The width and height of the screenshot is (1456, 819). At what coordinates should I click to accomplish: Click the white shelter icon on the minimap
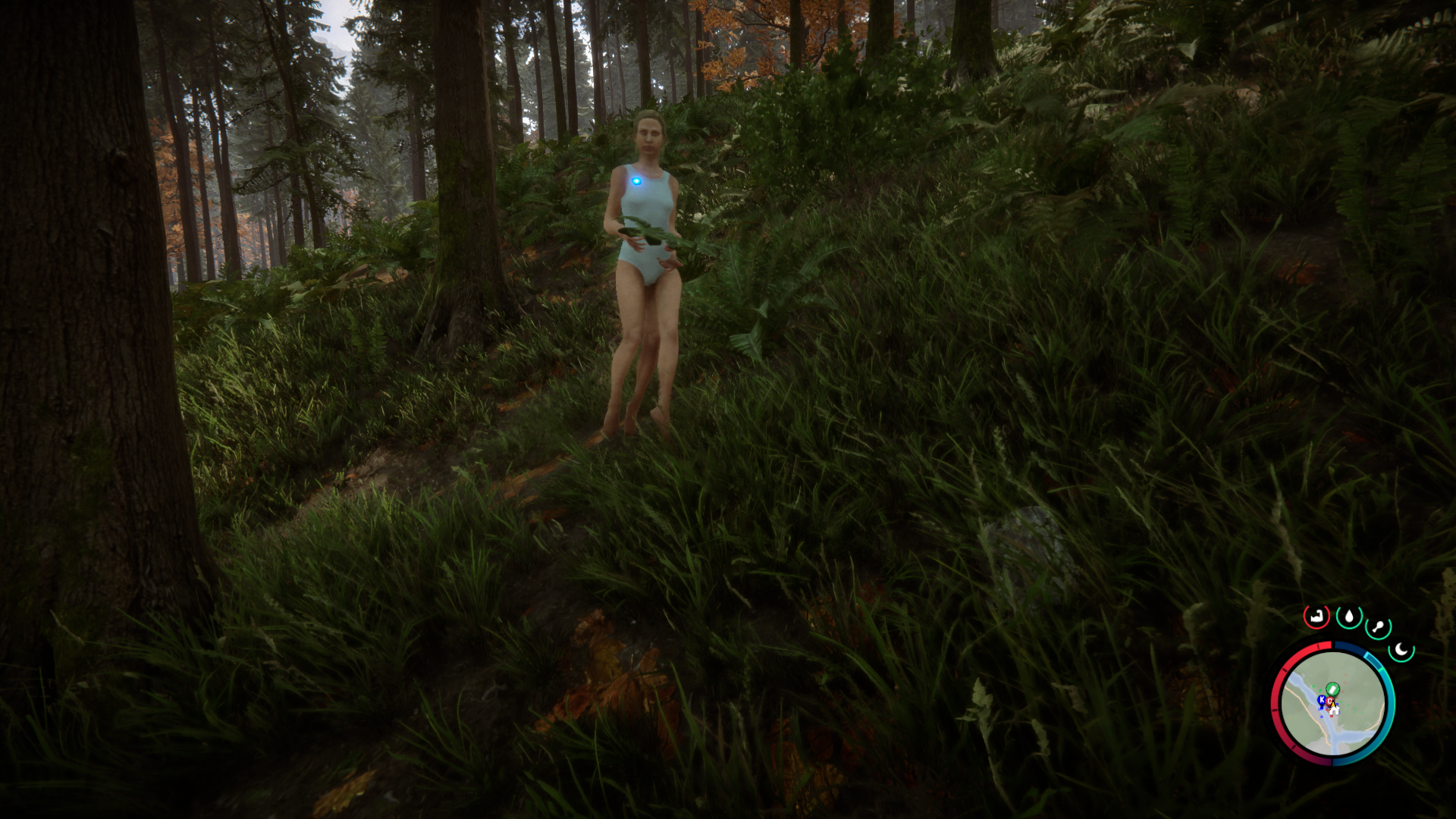(1334, 711)
